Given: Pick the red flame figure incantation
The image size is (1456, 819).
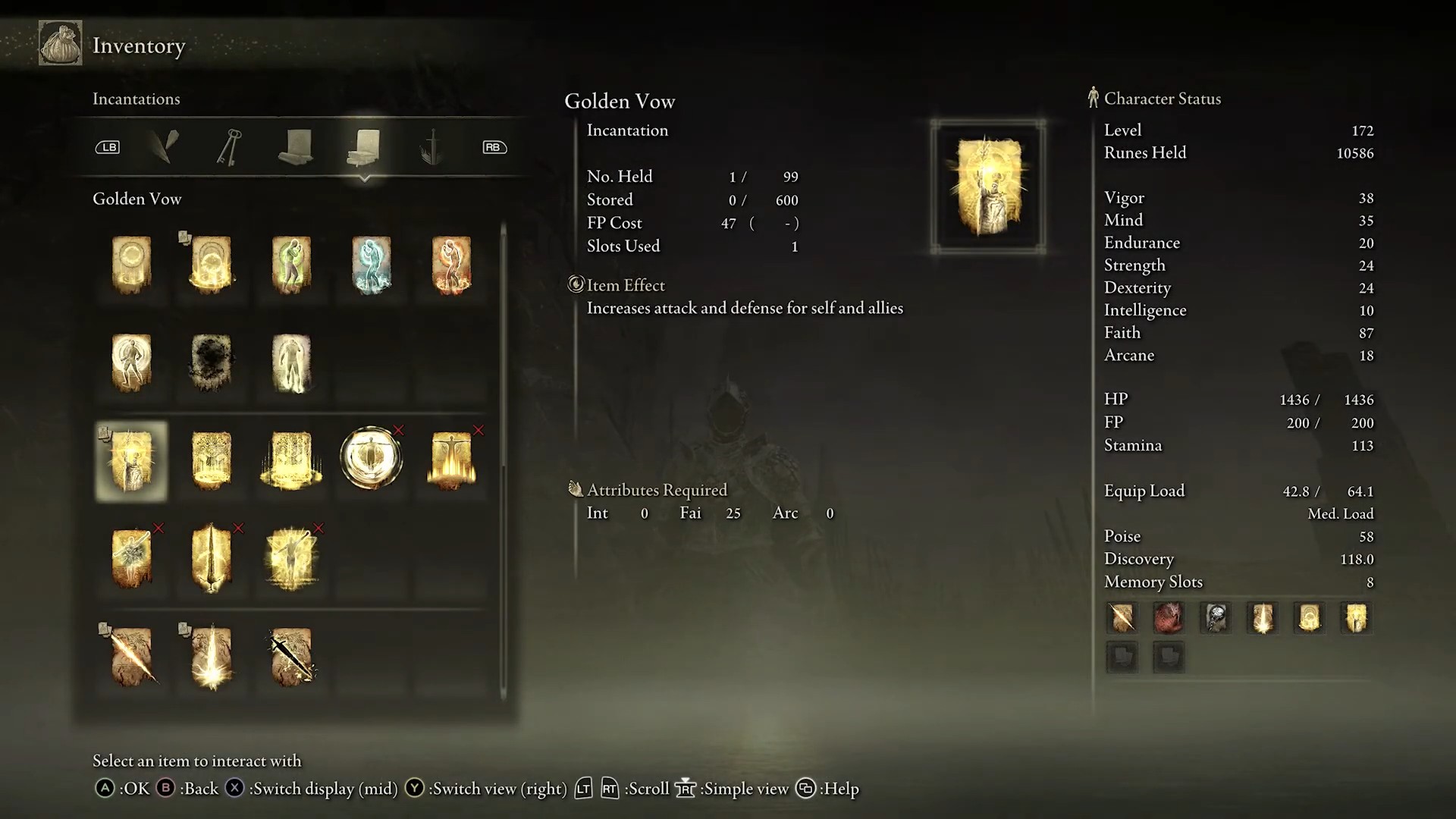Looking at the screenshot, I should point(451,265).
